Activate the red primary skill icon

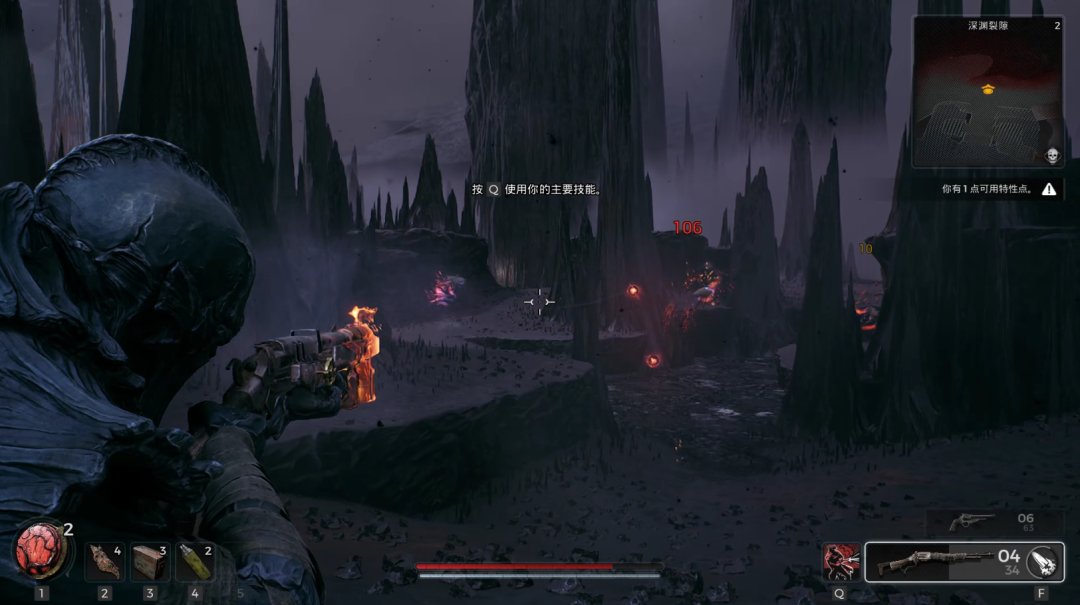(x=839, y=561)
